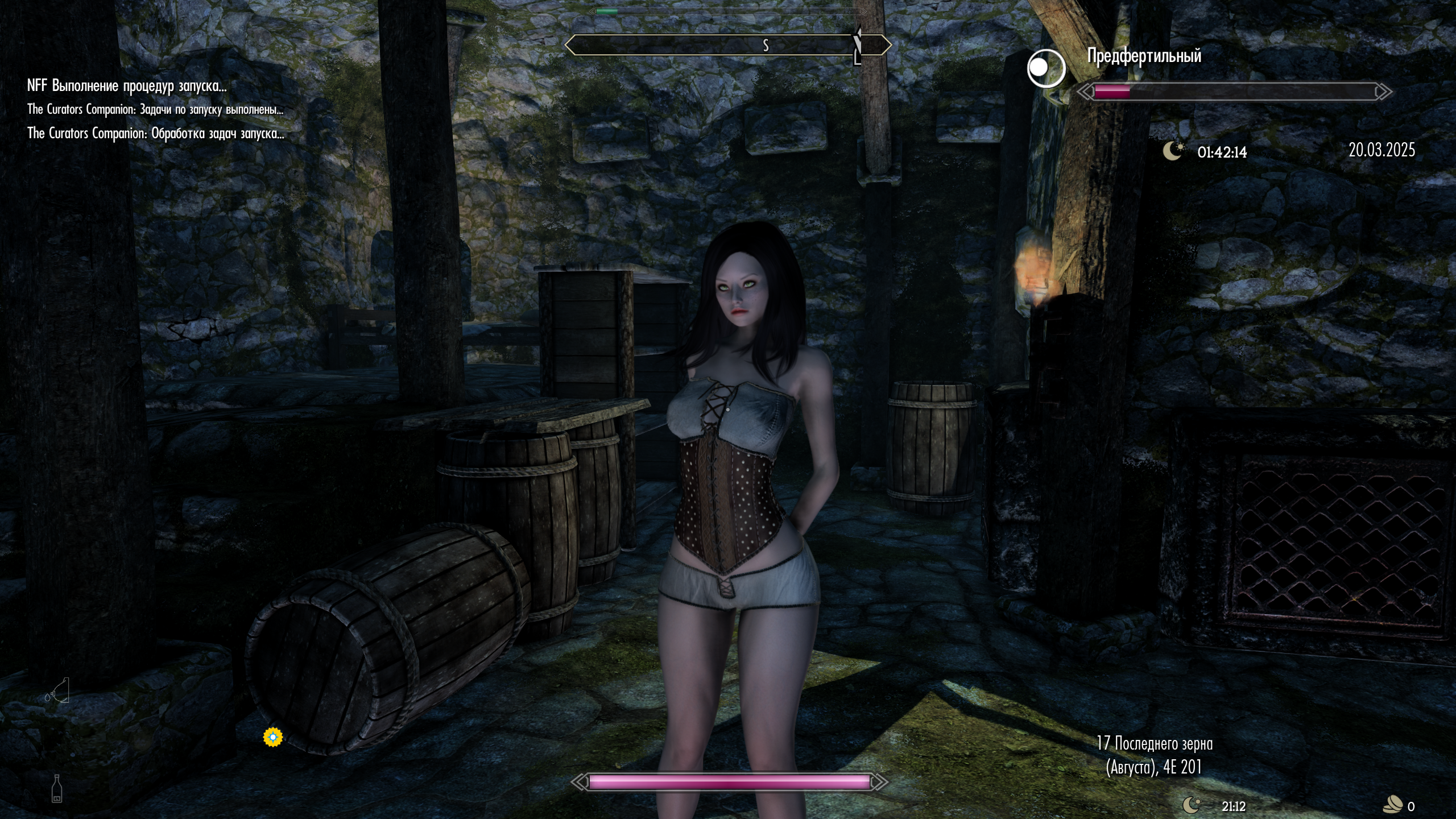Click the fertility cycle phase icon

1045,68
